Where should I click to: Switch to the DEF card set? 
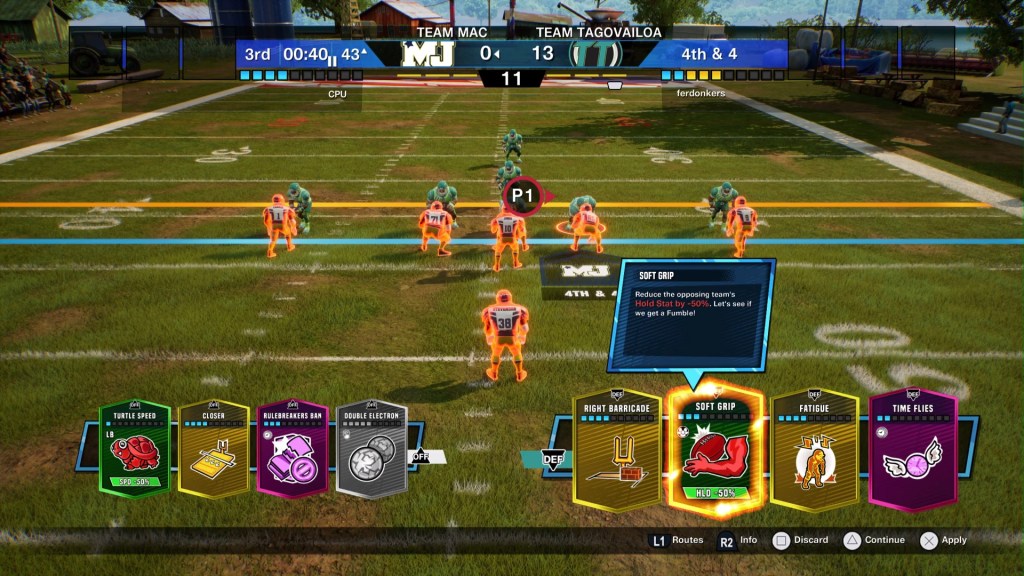click(552, 458)
